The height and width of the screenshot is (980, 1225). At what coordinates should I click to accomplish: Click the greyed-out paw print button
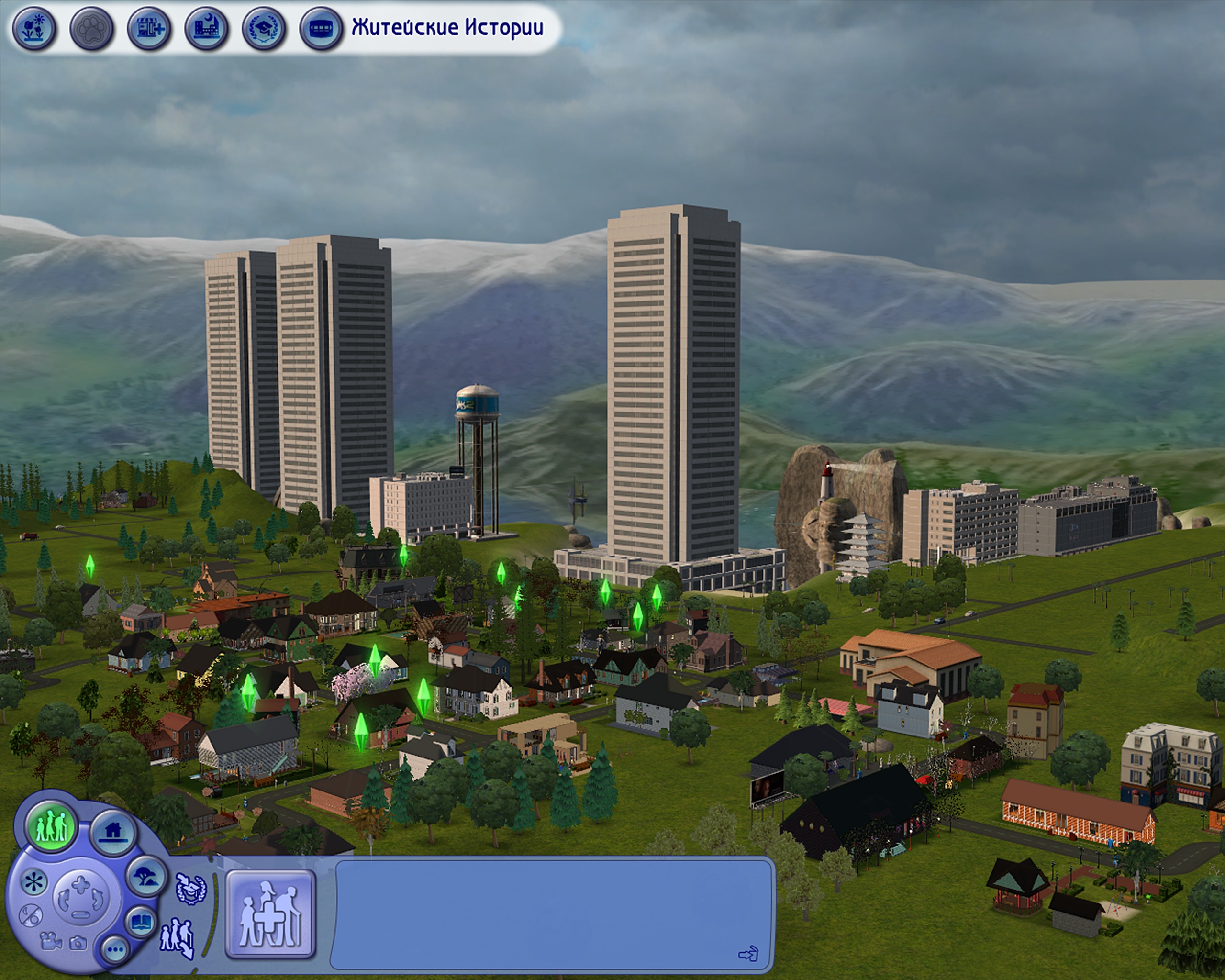pyautogui.click(x=91, y=28)
